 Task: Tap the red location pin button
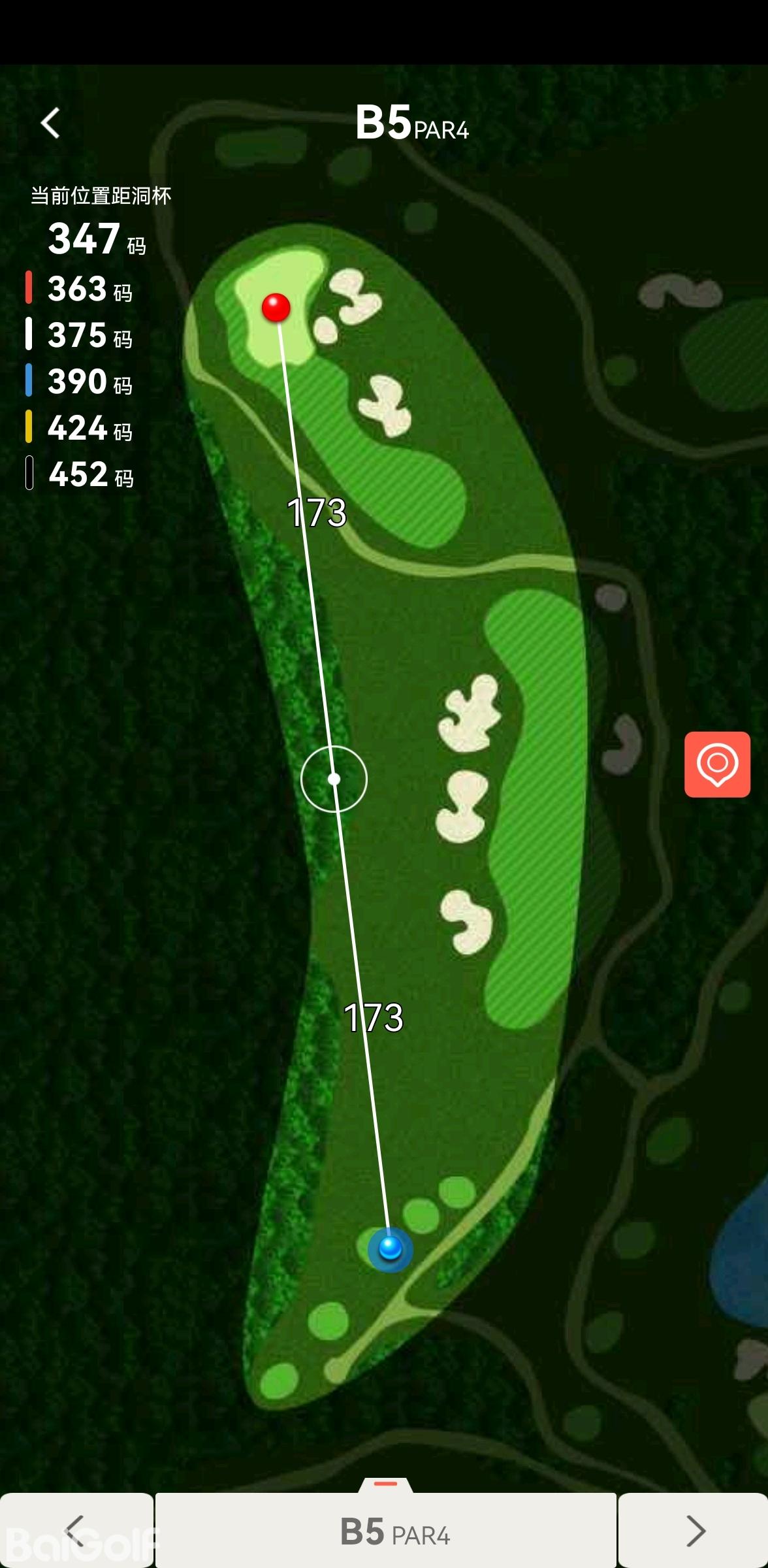coord(717,764)
